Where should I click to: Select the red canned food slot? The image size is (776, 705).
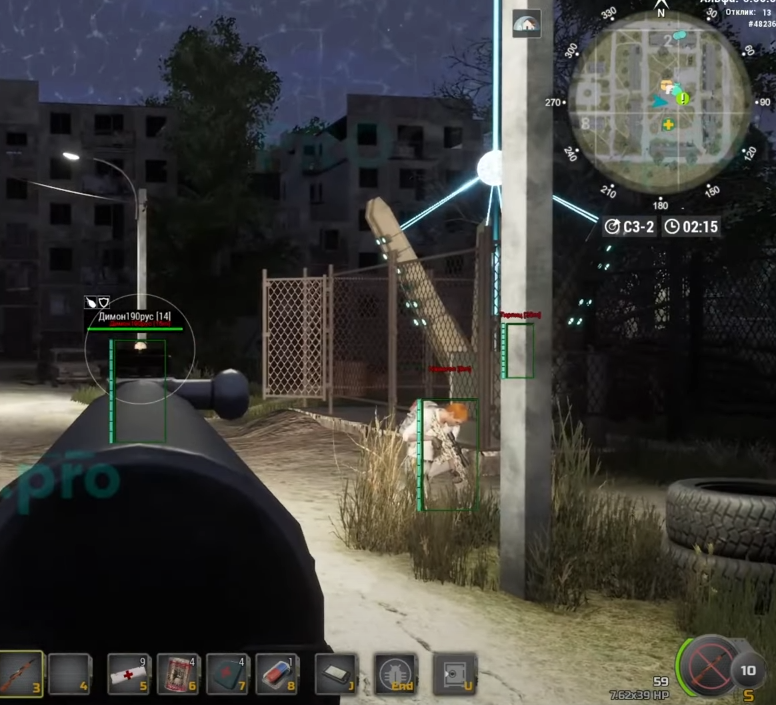point(180,673)
